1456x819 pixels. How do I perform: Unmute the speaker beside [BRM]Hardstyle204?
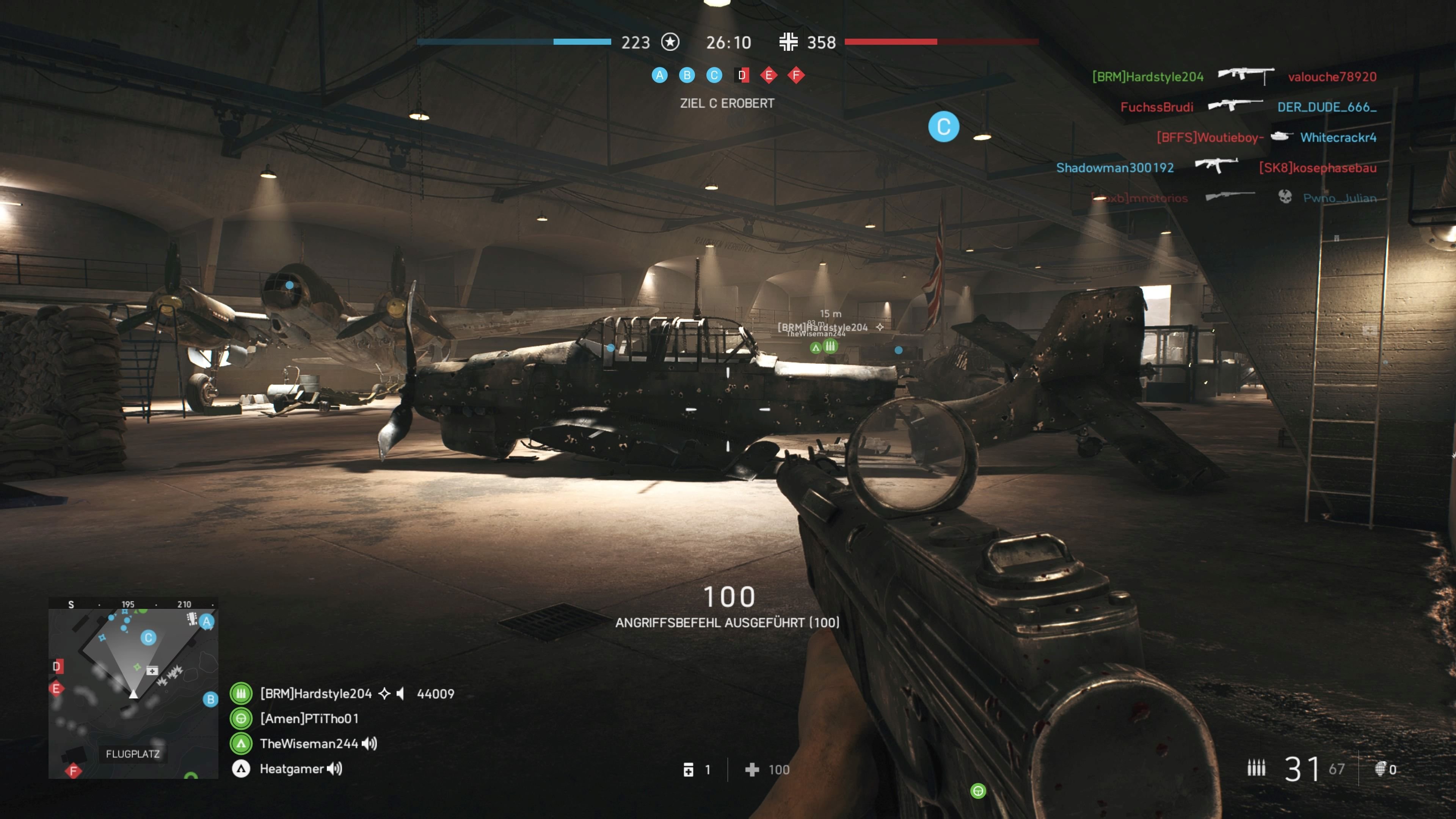401,693
